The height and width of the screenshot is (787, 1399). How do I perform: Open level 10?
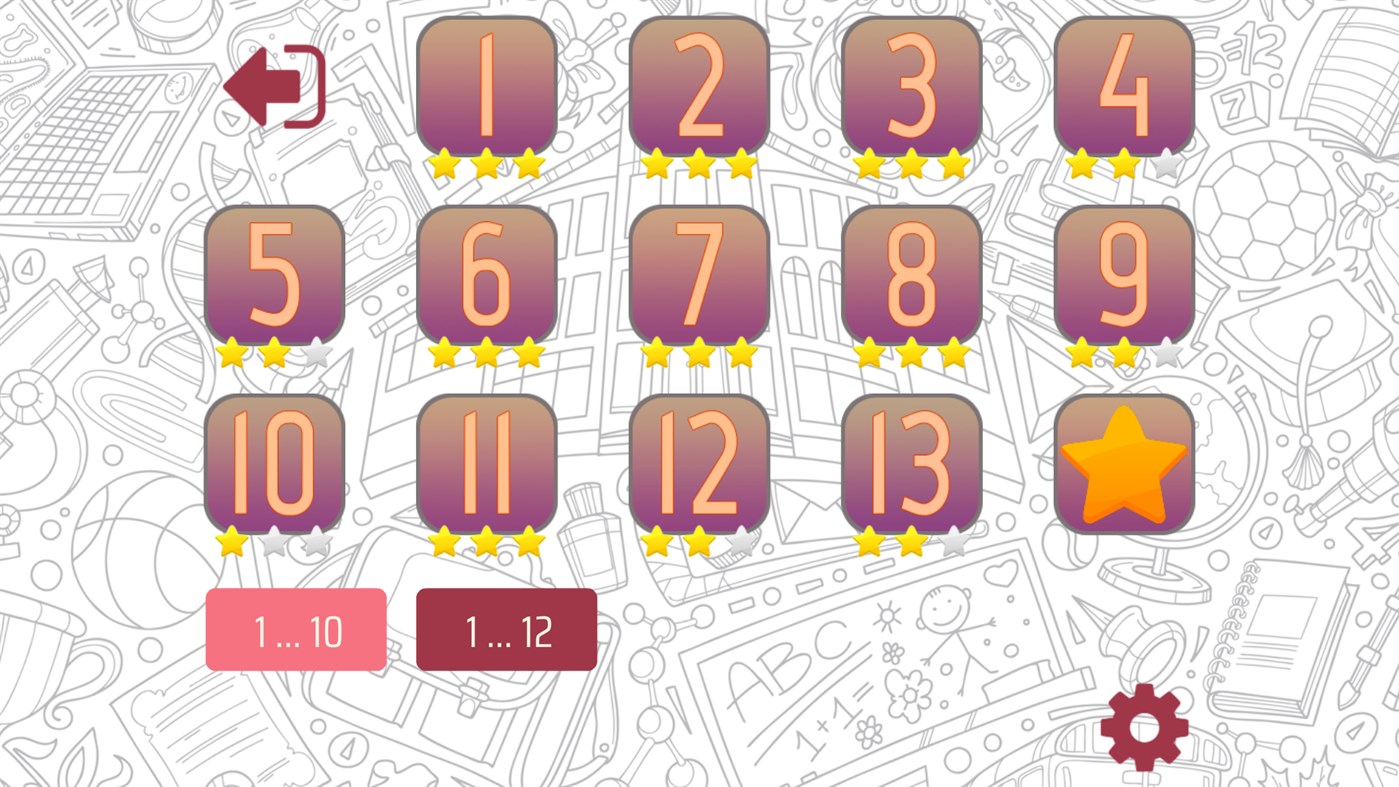276,462
